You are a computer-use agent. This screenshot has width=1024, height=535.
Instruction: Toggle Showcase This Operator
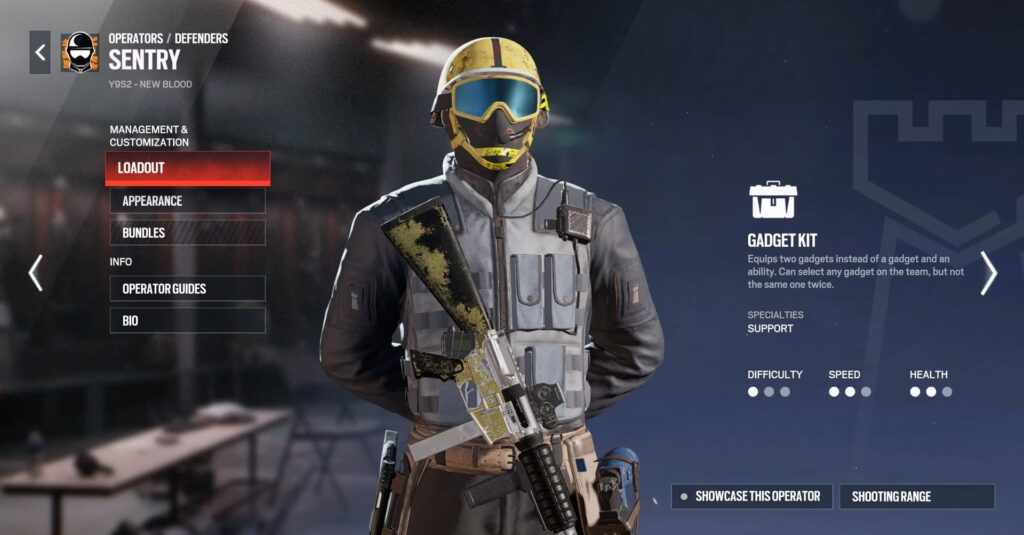(751, 496)
